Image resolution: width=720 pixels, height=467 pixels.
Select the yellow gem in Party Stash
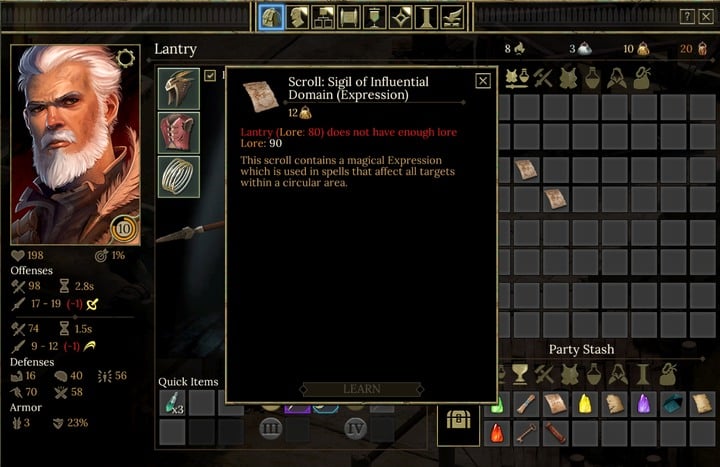click(x=586, y=403)
